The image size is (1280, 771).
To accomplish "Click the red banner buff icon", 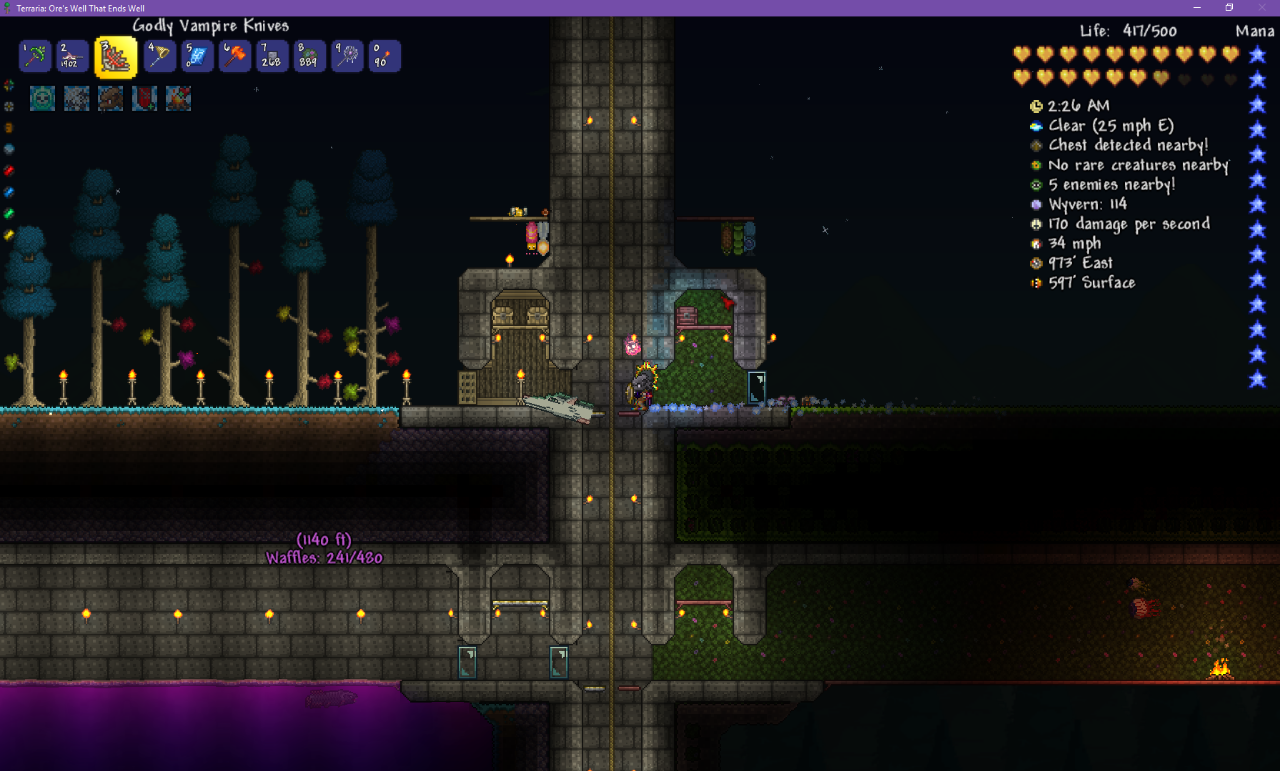I will pos(144,98).
